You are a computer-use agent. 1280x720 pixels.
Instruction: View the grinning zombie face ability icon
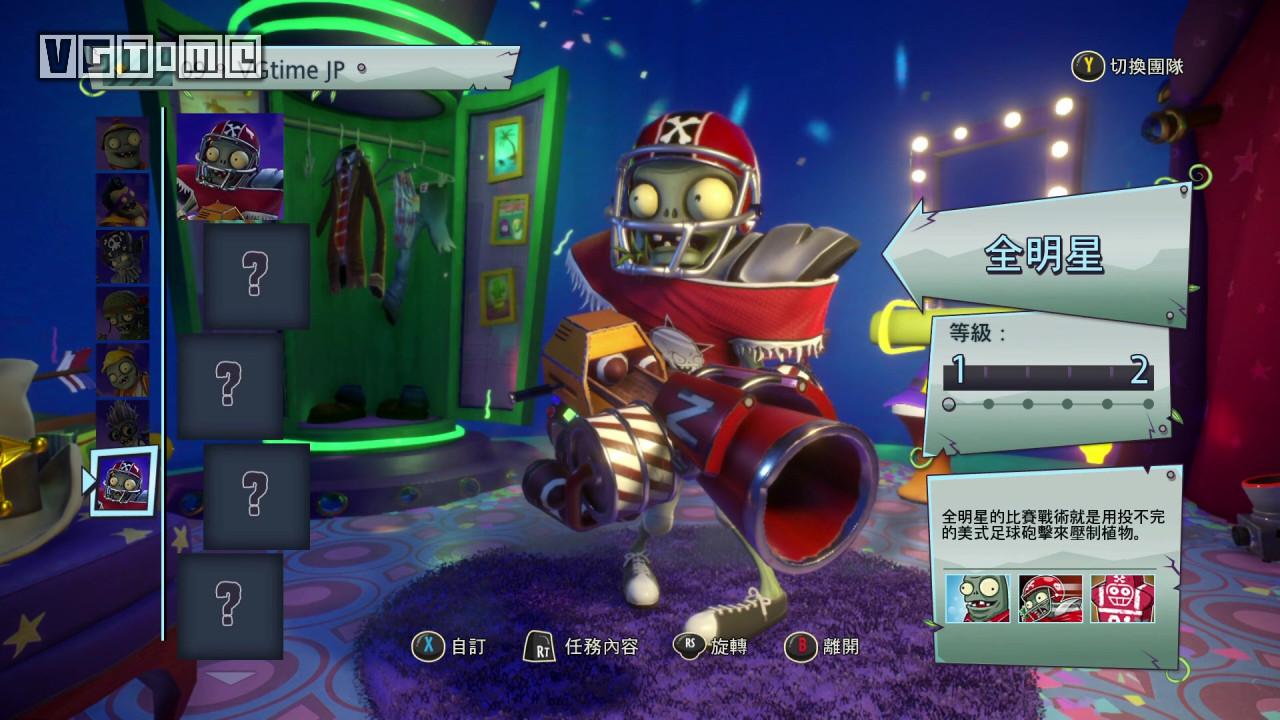point(977,599)
